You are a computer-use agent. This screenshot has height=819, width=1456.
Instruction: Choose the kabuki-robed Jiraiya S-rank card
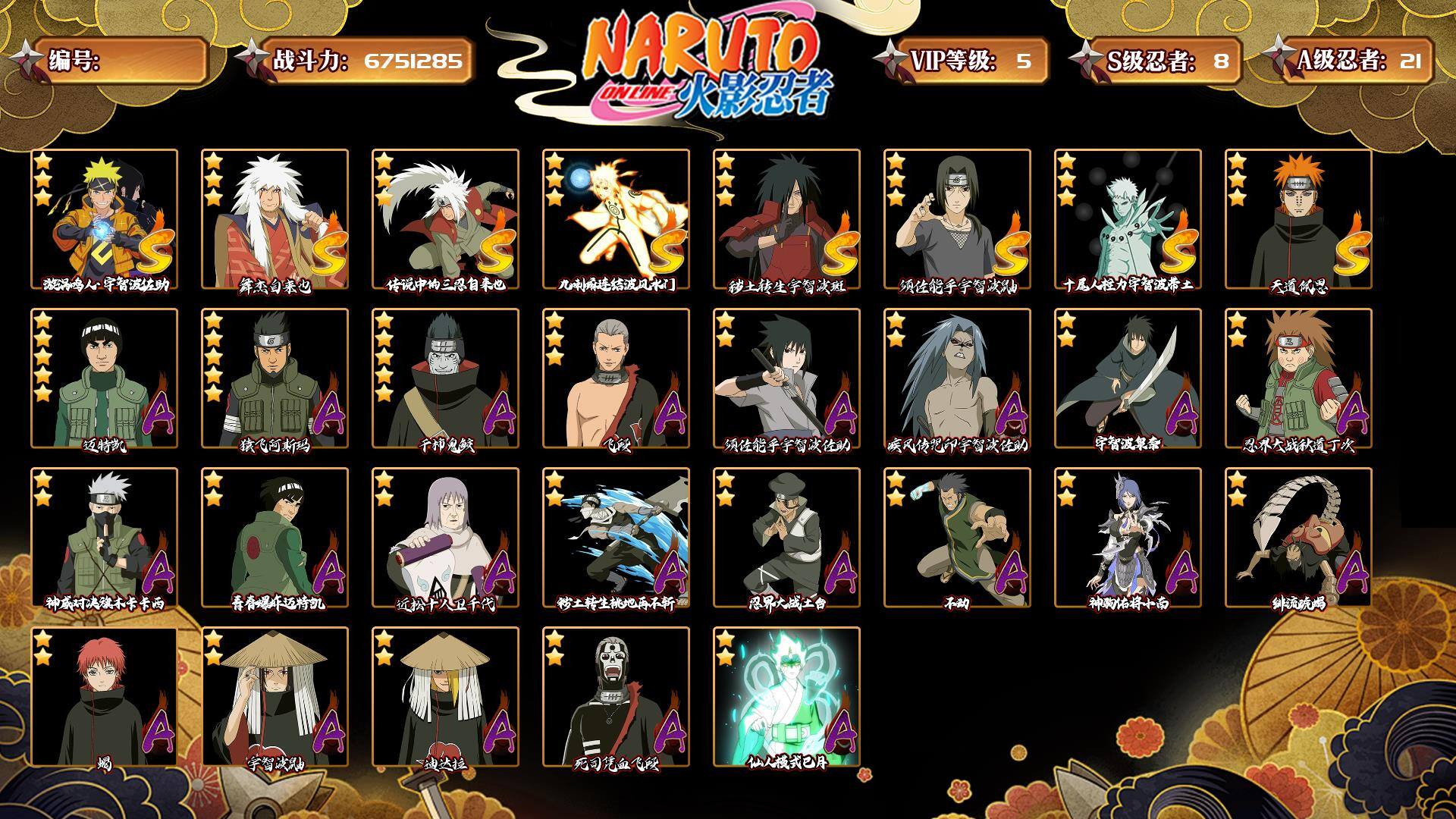pos(275,218)
